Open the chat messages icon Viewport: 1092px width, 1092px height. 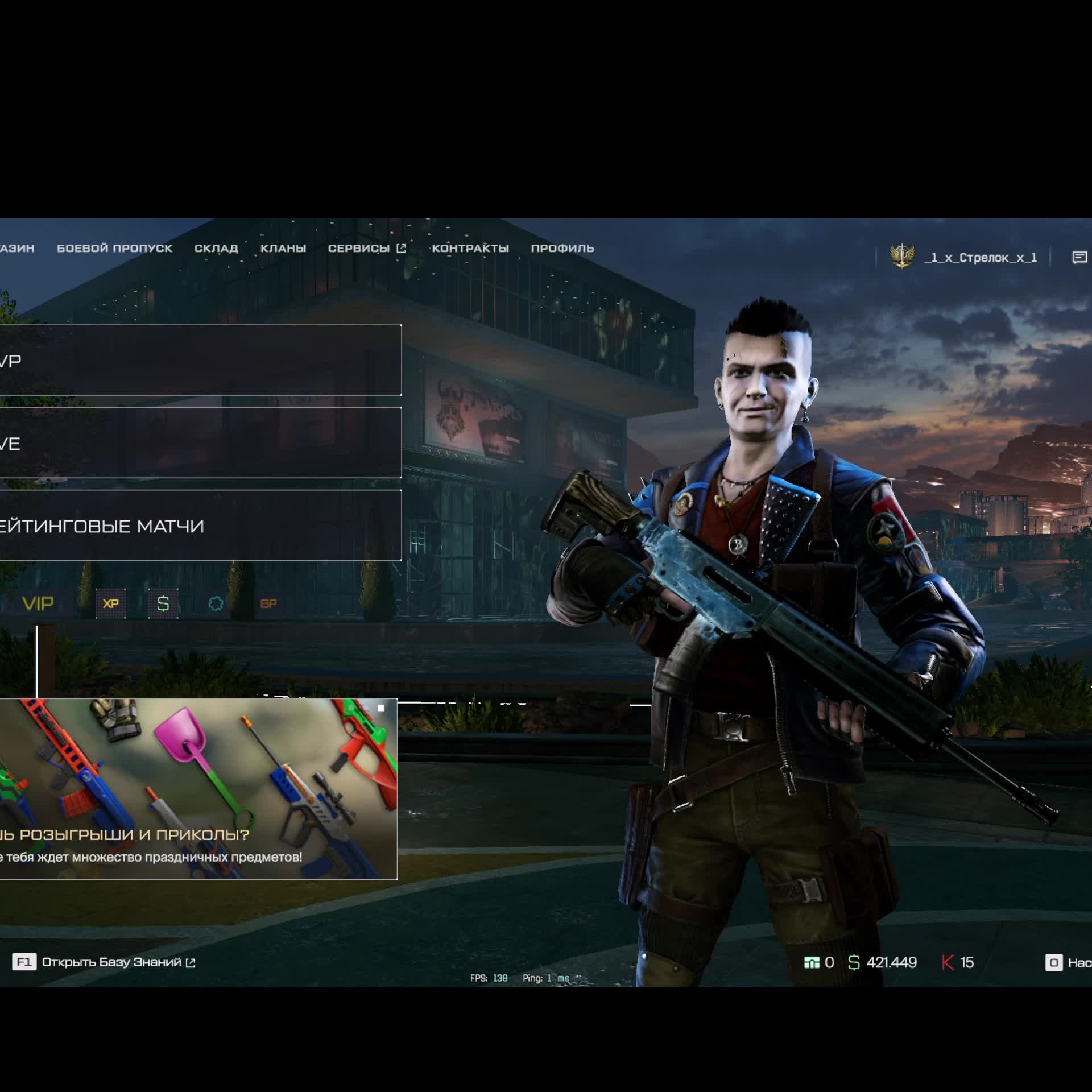coord(1079,258)
